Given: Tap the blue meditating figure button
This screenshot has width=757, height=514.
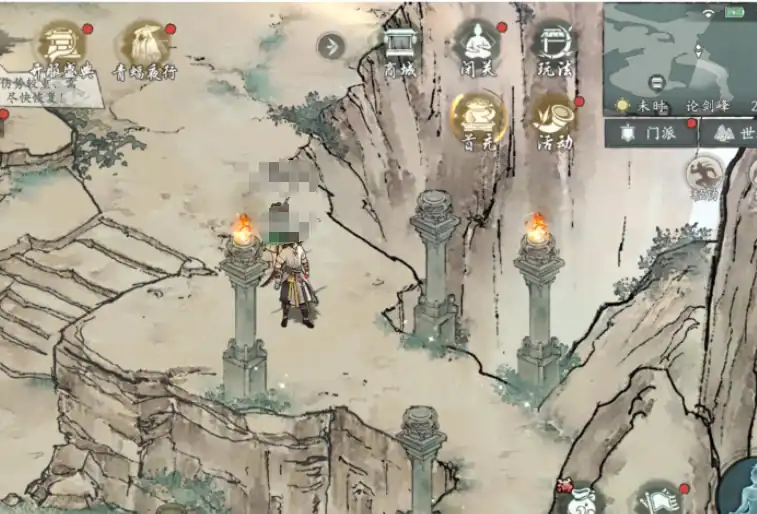Looking at the screenshot, I should pyautogui.click(x=740, y=487).
